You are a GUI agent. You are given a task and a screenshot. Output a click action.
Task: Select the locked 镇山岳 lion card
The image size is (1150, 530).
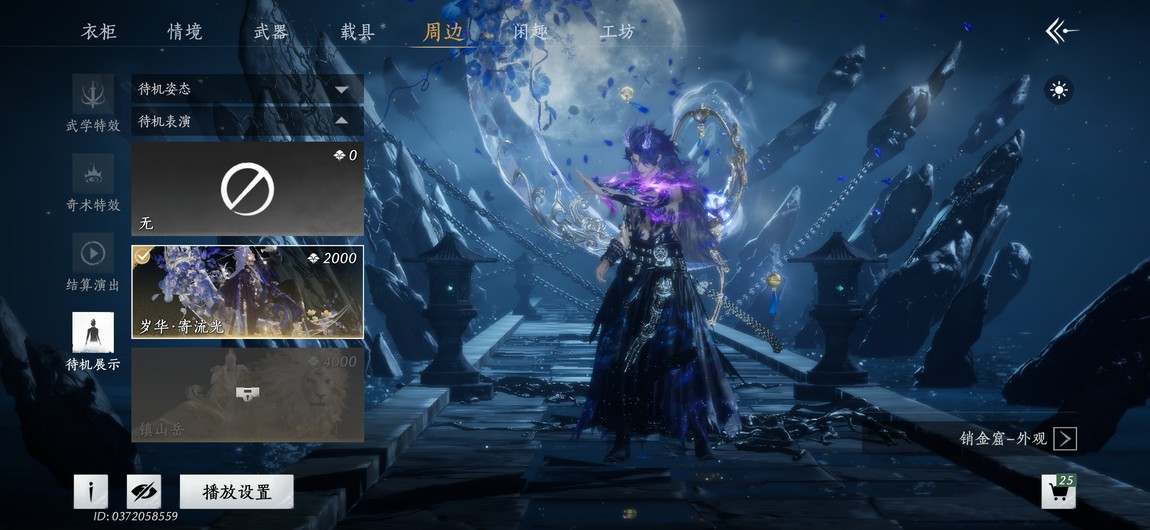click(247, 395)
